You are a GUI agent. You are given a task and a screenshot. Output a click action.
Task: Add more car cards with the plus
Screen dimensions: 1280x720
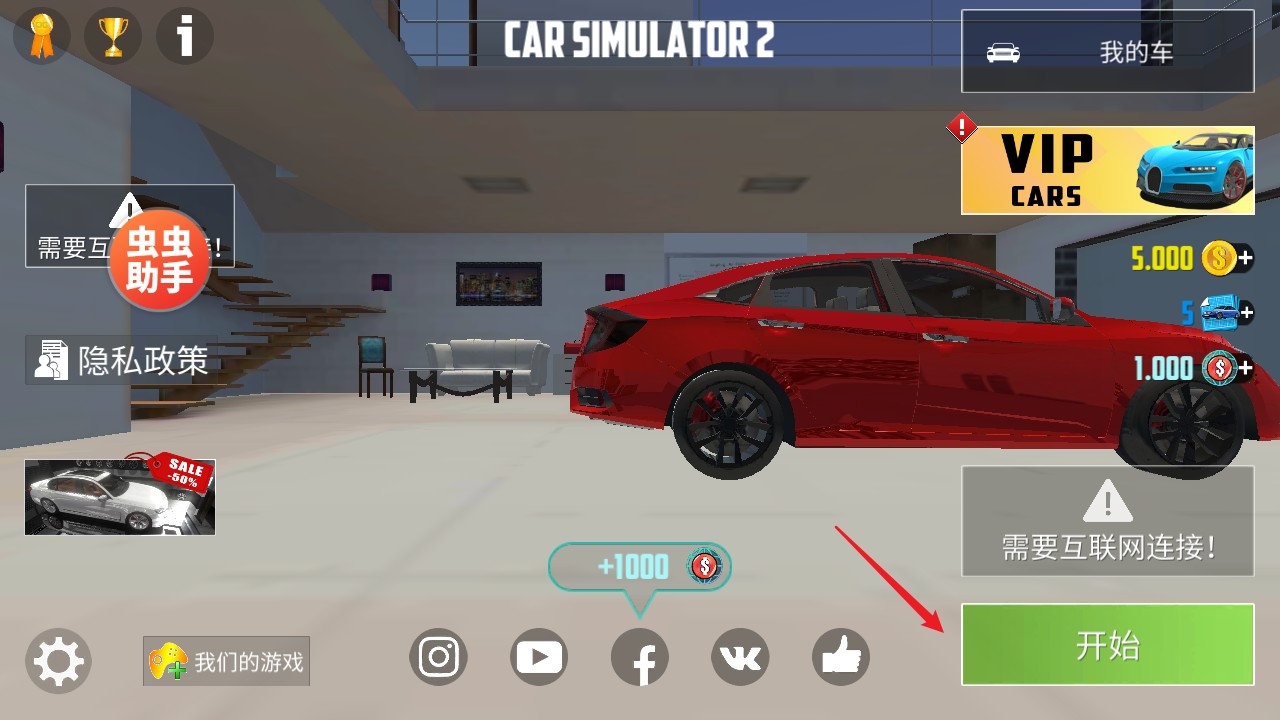coord(1245,313)
